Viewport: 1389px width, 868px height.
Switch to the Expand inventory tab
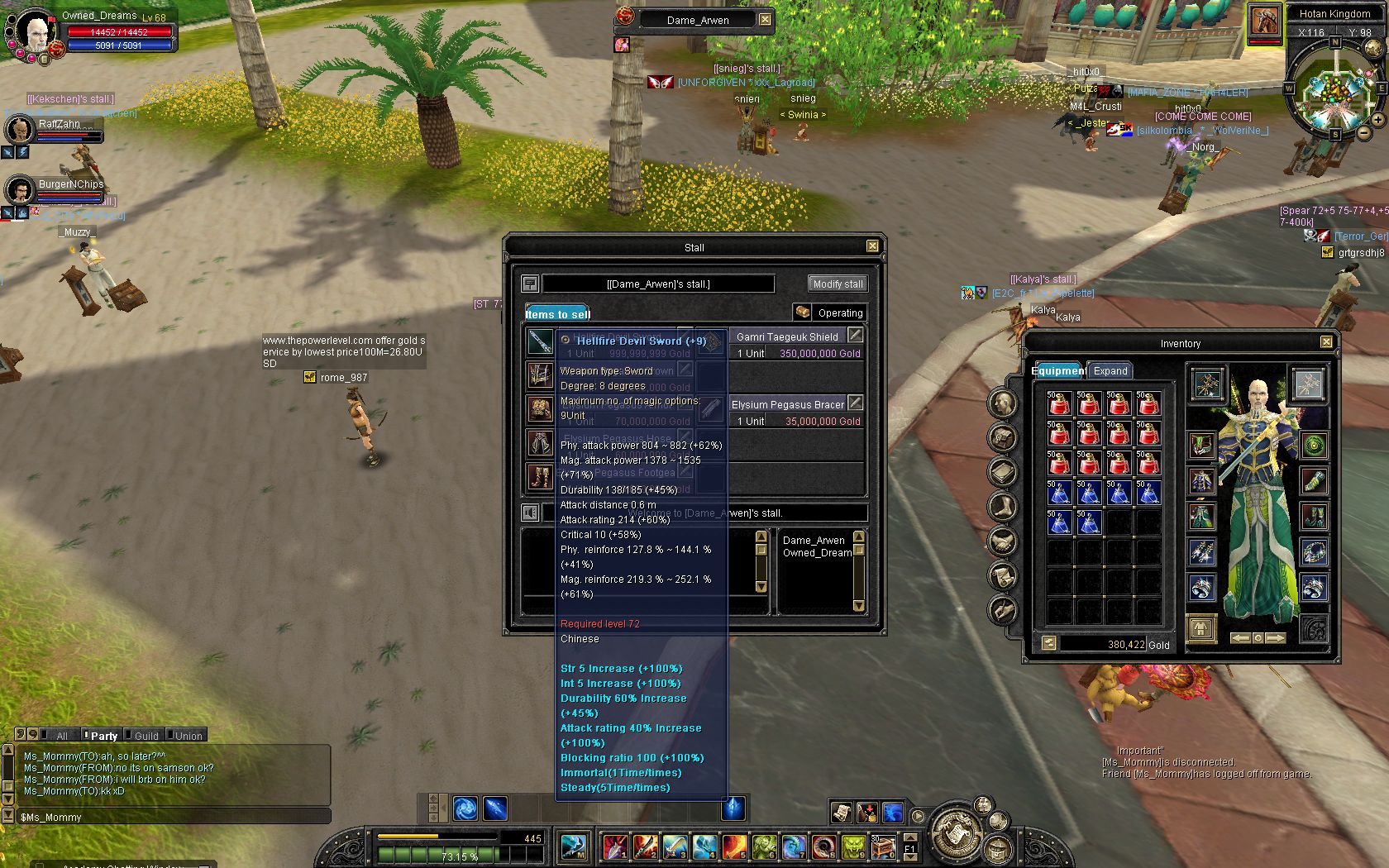point(1110,371)
